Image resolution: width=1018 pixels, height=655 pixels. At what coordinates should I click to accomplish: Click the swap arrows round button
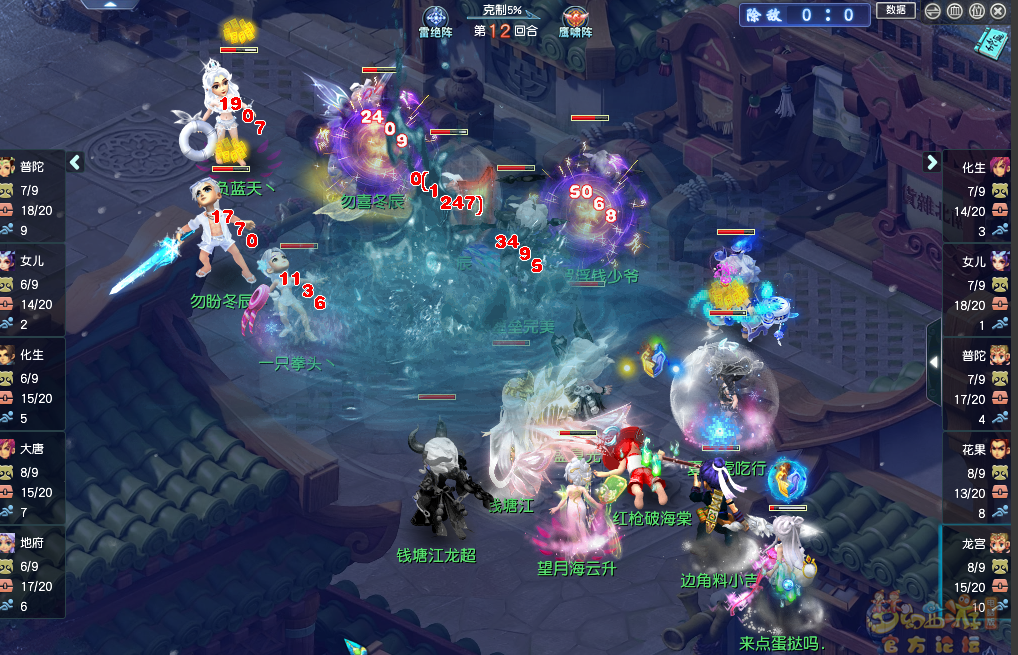pos(933,11)
